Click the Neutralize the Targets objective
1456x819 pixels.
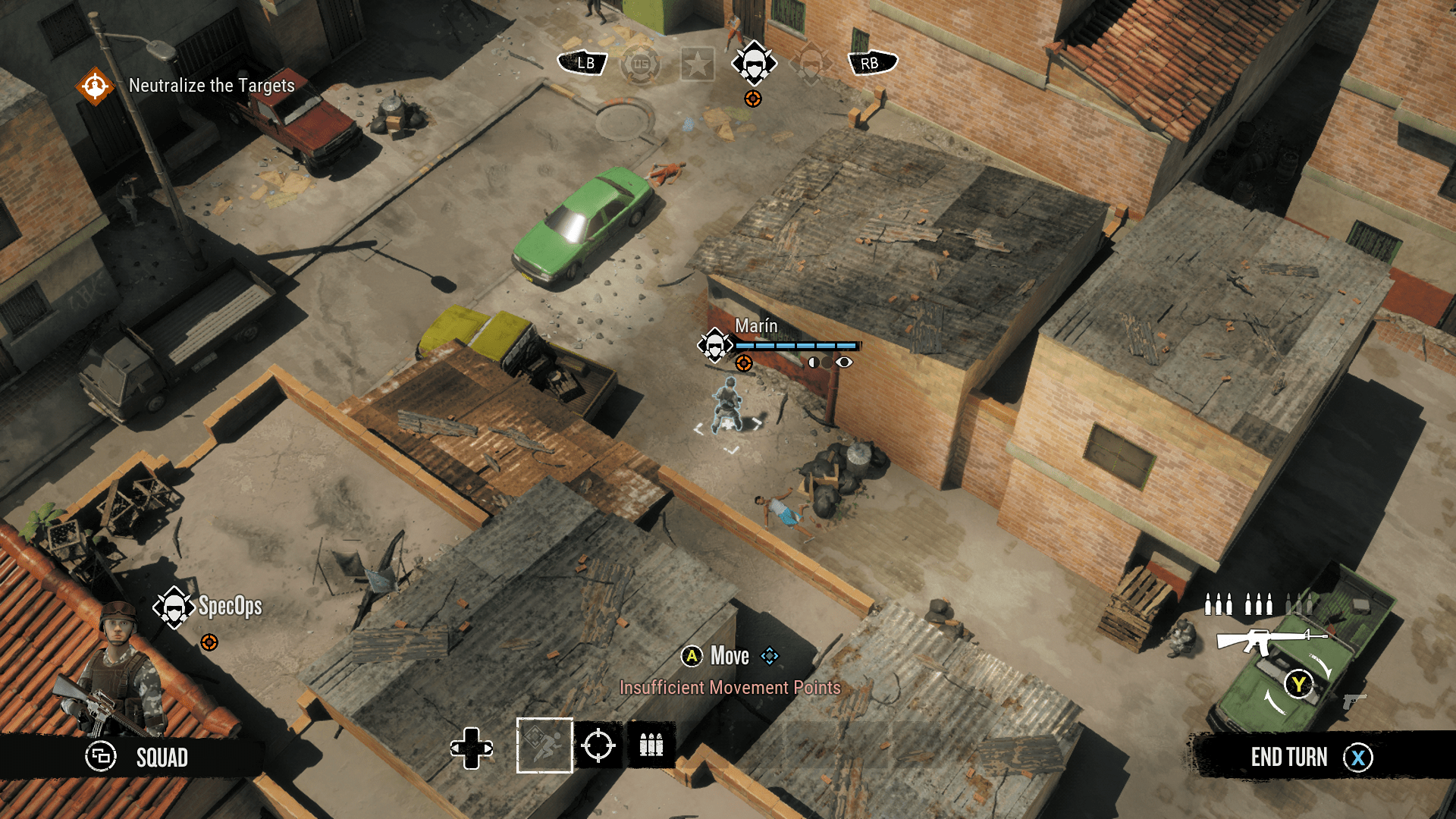[211, 86]
